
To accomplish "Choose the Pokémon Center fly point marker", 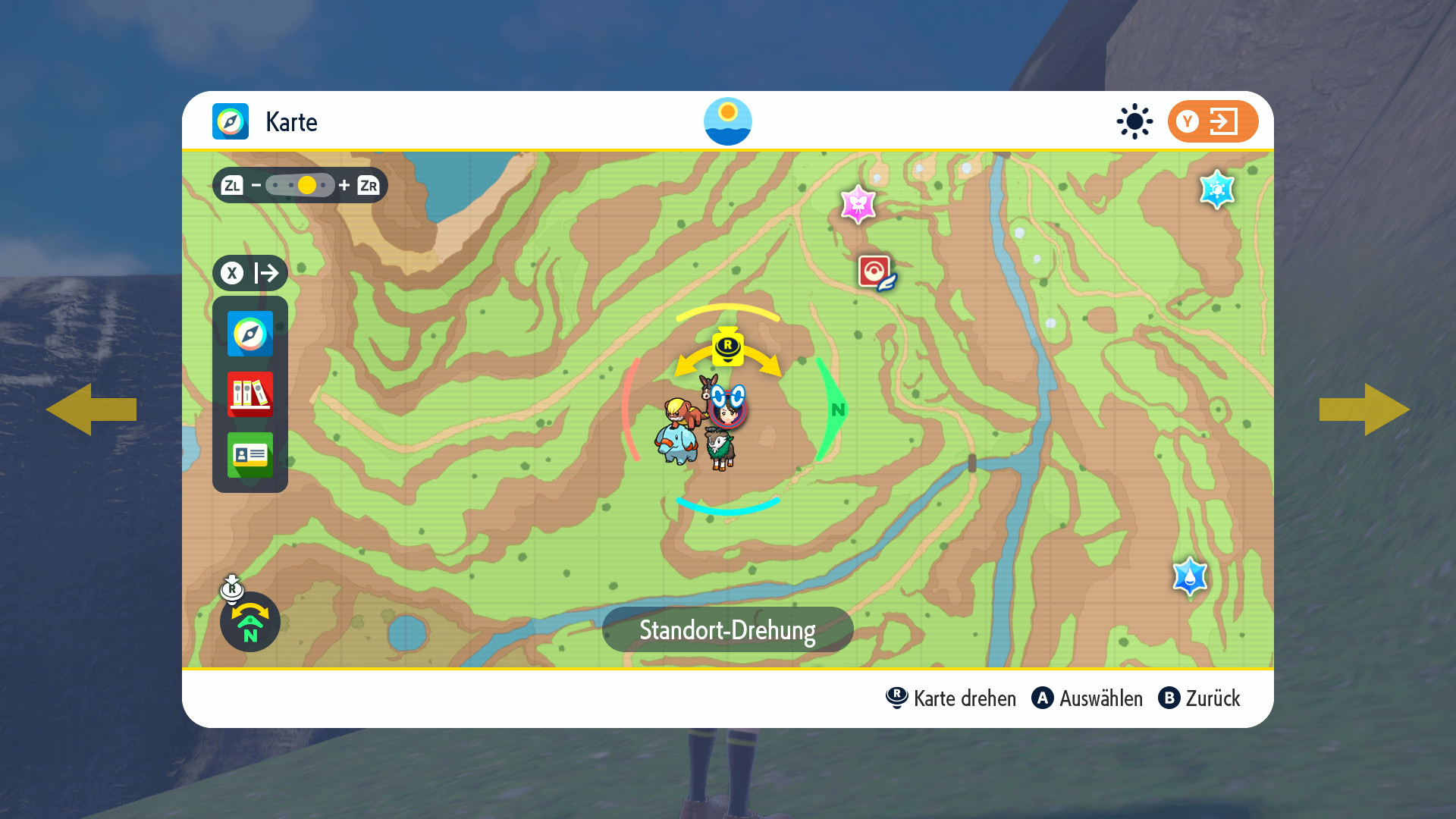I will pyautogui.click(x=876, y=272).
